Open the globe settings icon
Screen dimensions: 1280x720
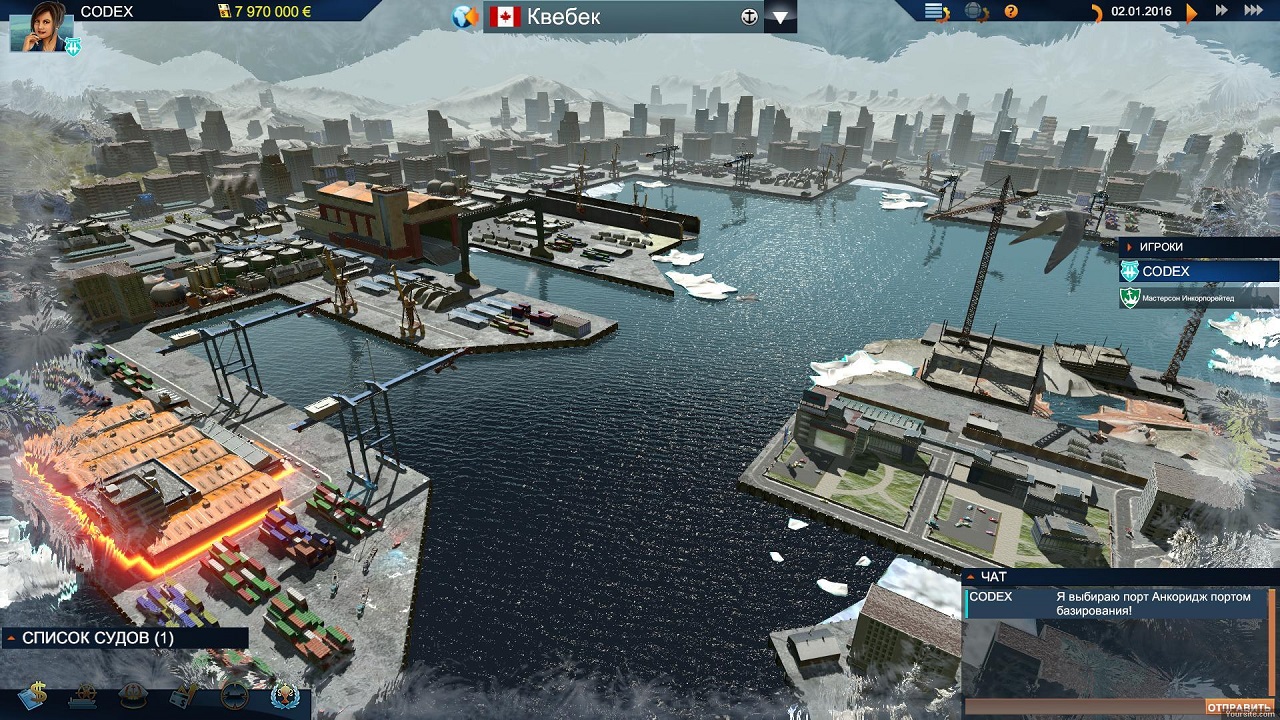coord(973,12)
